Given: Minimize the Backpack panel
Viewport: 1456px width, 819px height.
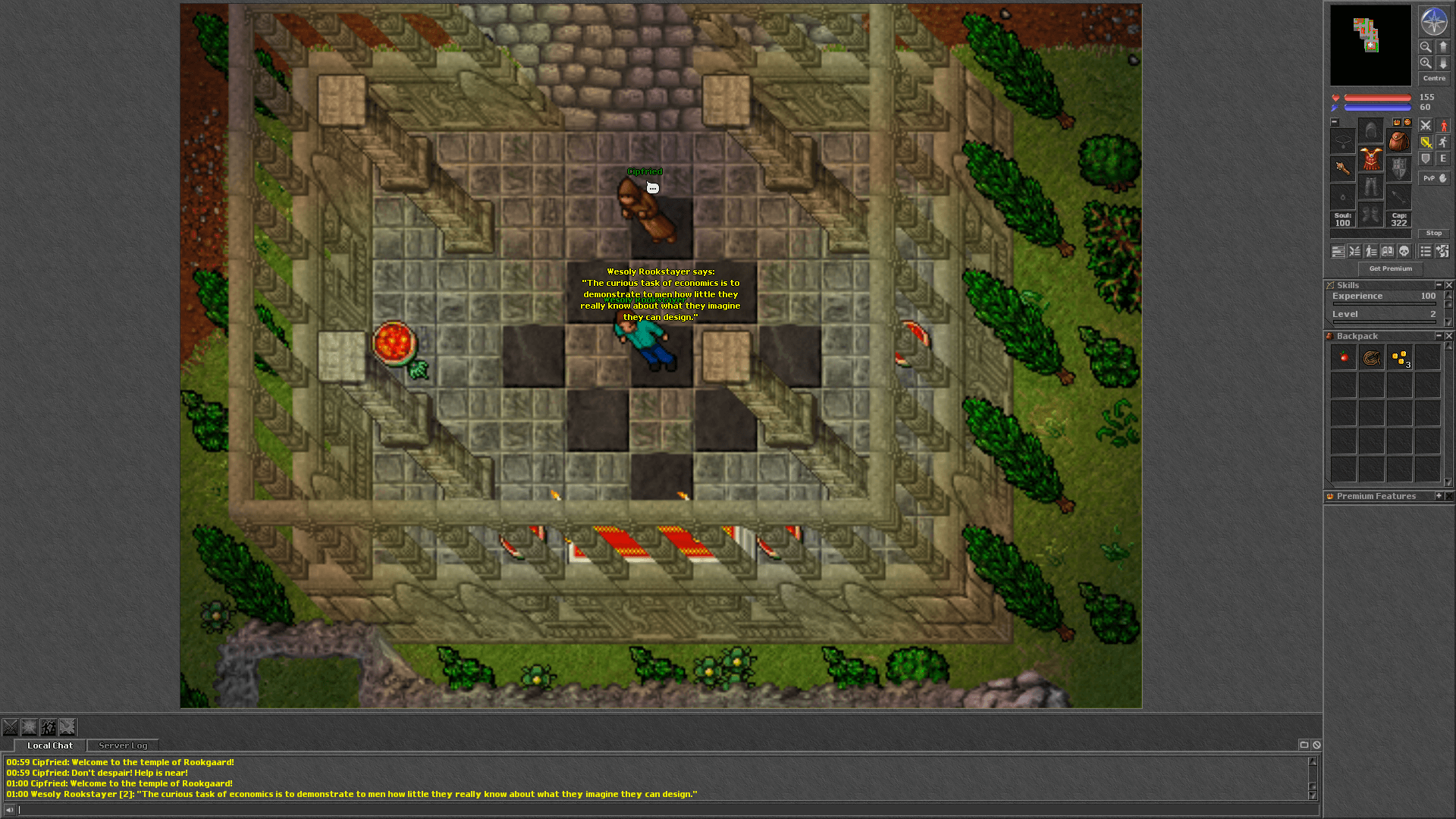Looking at the screenshot, I should [x=1439, y=336].
